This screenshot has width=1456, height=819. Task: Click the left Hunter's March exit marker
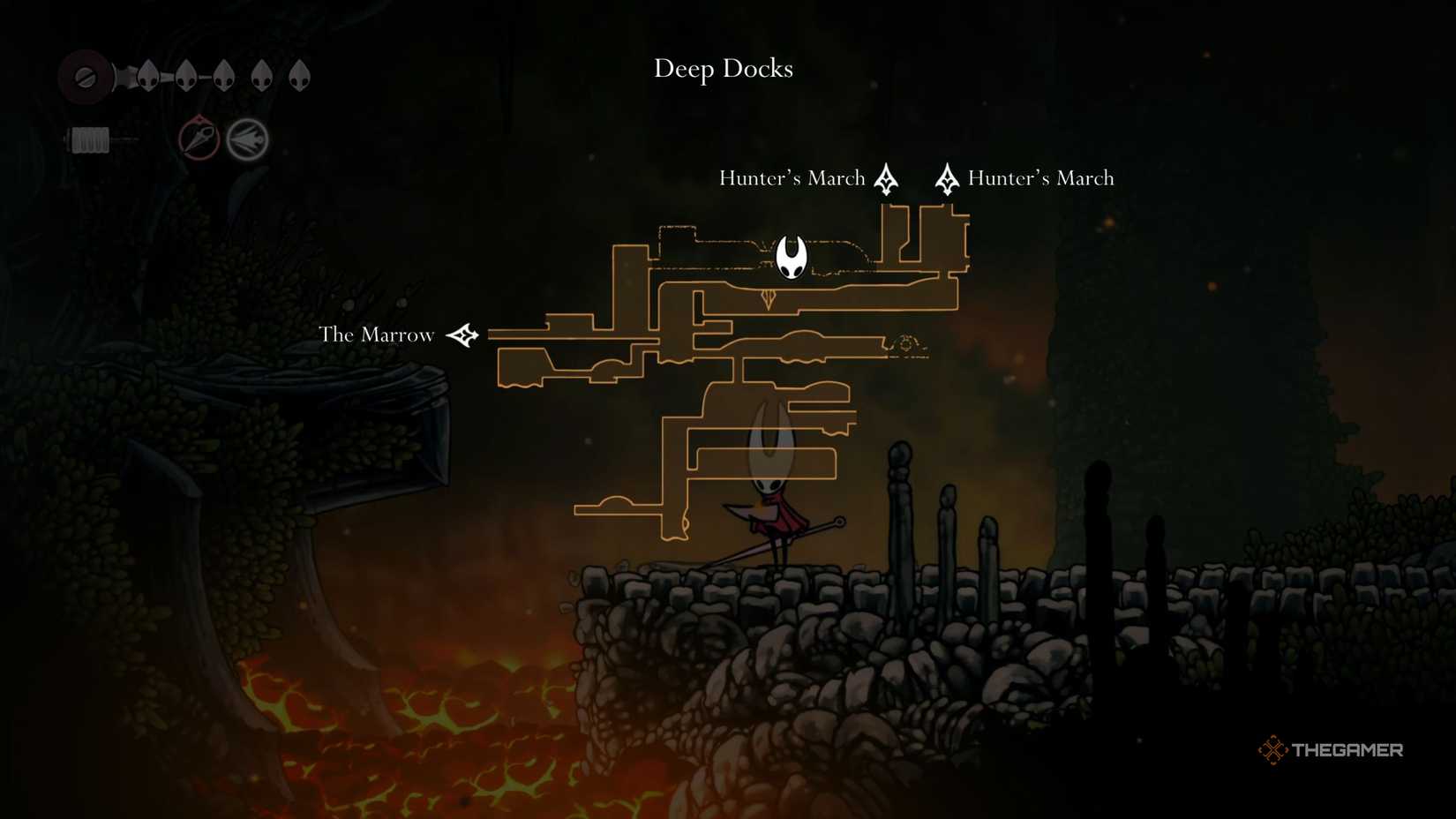tap(885, 178)
